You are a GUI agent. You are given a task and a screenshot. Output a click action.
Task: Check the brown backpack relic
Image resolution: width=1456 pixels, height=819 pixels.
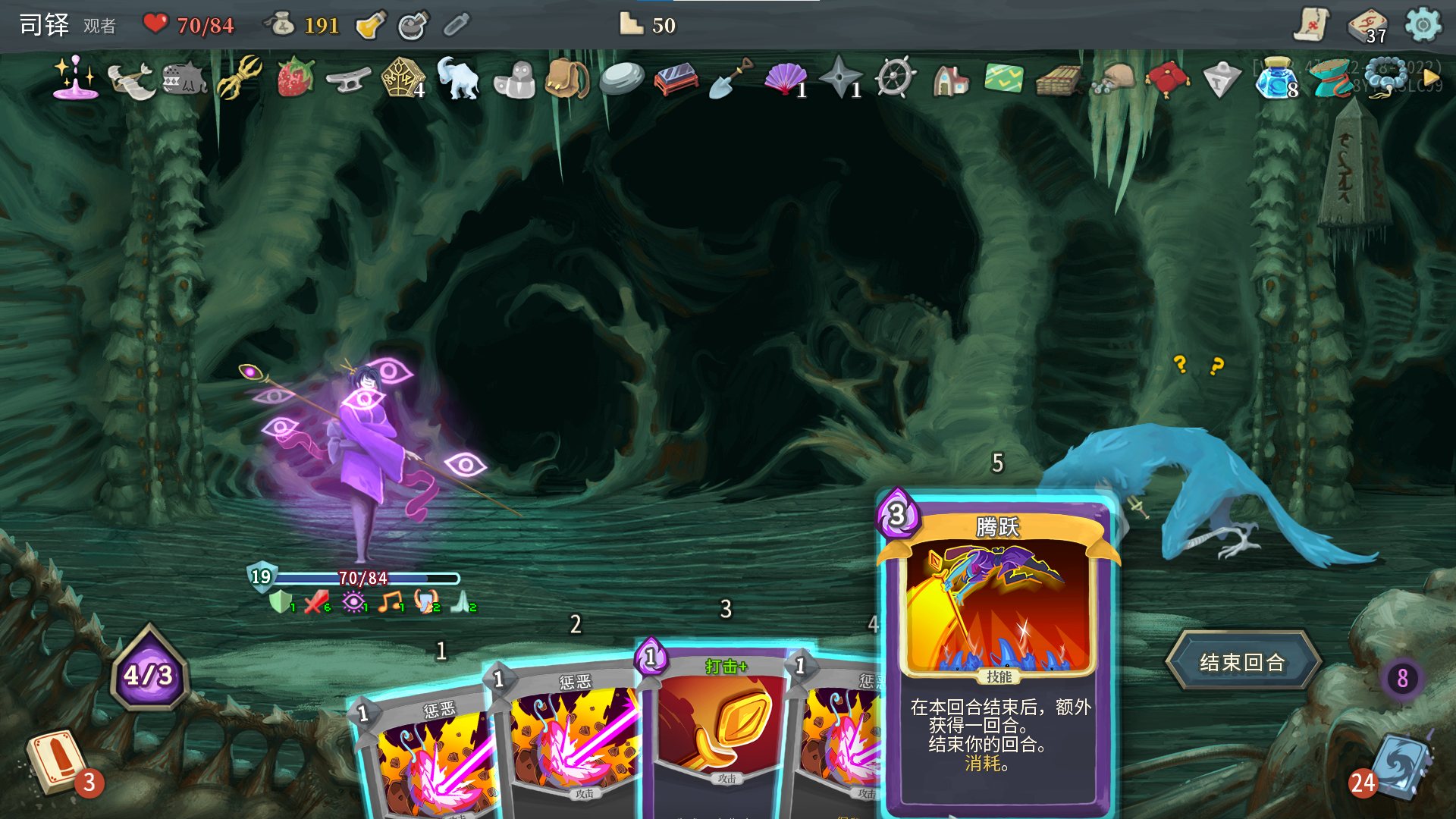coord(567,79)
